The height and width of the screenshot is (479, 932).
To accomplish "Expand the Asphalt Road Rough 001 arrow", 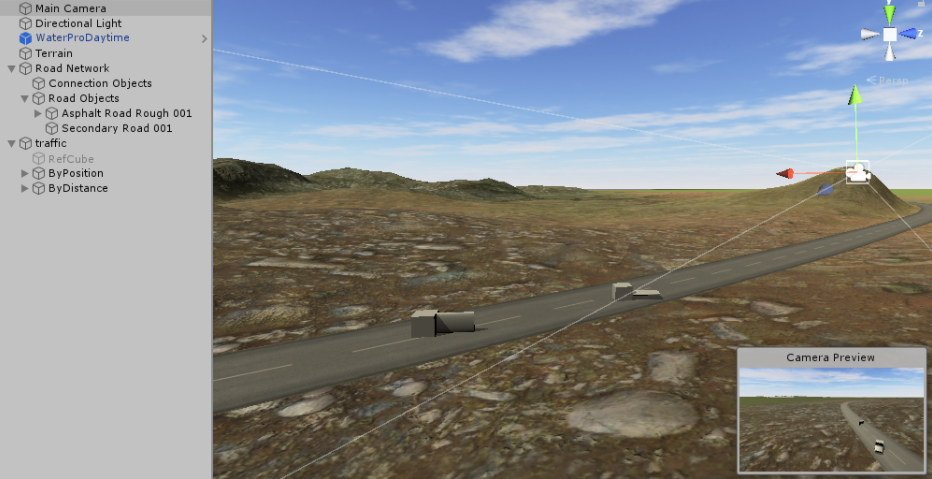I will [x=38, y=114].
